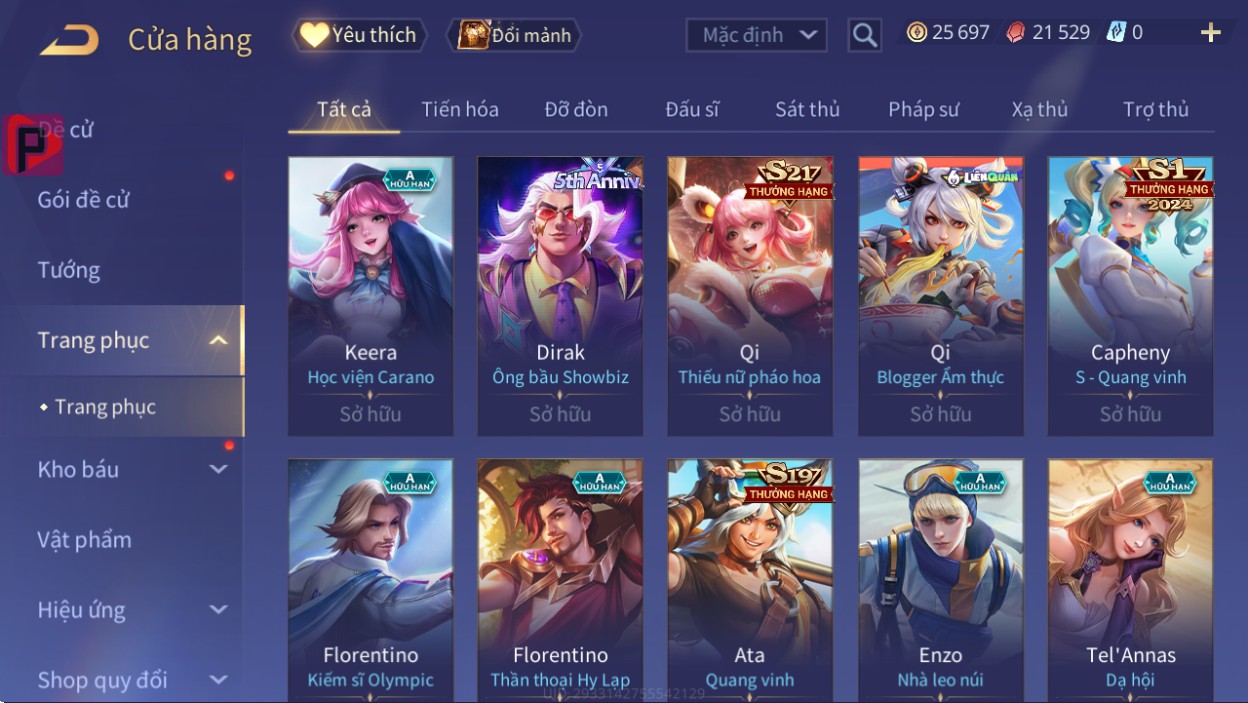Add currency with the plus button
Viewport: 1248px width, 703px height.
click(x=1210, y=33)
